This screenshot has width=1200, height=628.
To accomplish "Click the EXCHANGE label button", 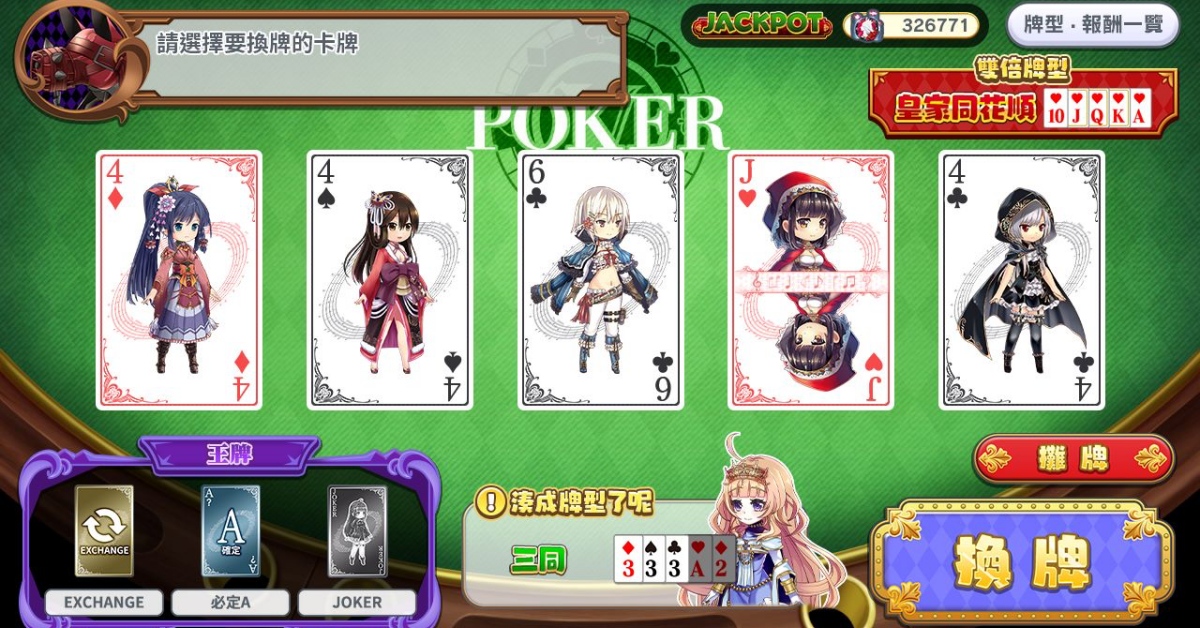I will click(104, 602).
